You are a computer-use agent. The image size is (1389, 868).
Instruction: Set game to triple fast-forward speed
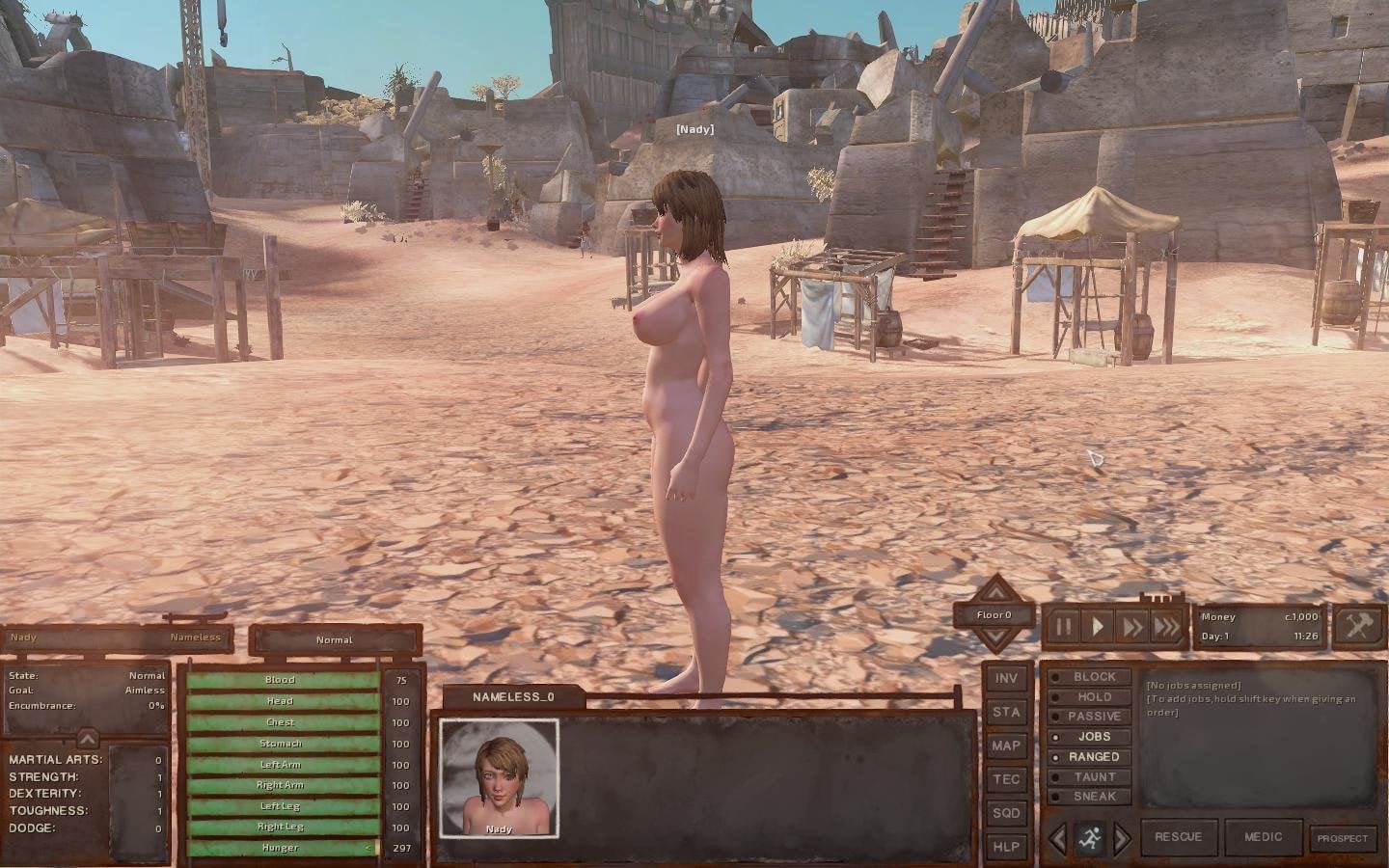tap(1166, 627)
